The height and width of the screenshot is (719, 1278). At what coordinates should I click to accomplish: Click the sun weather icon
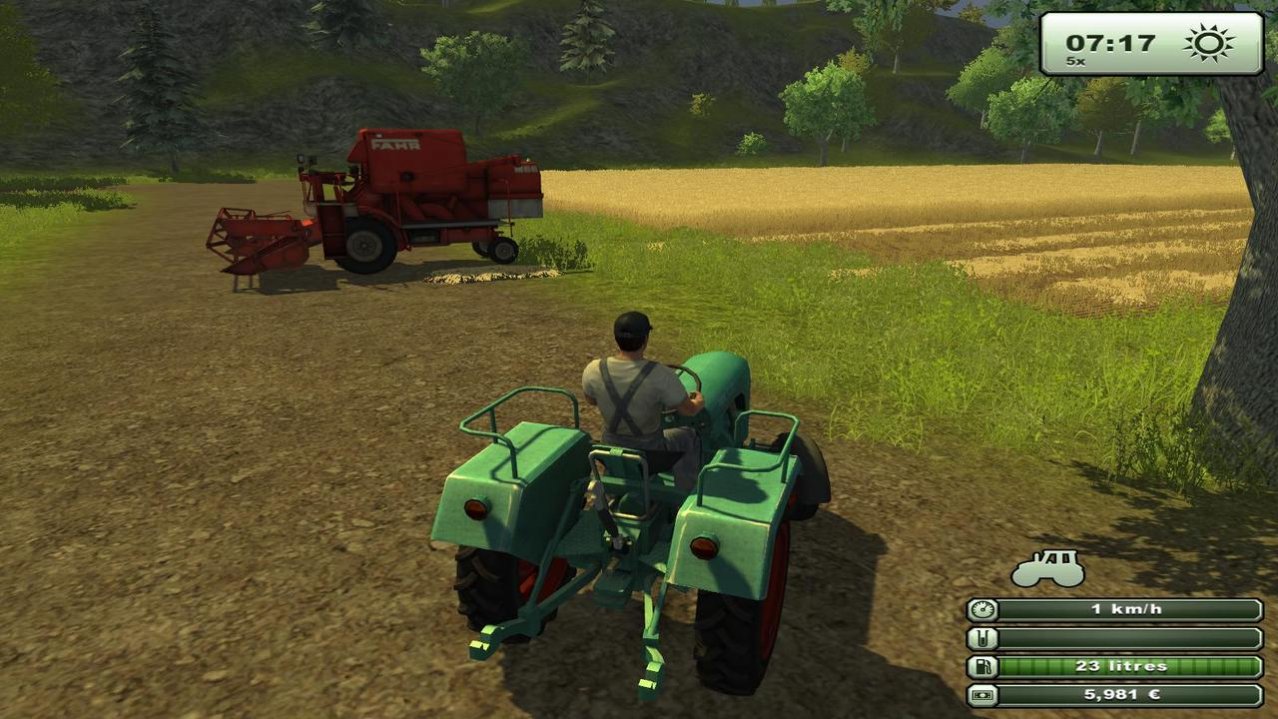[x=1208, y=44]
